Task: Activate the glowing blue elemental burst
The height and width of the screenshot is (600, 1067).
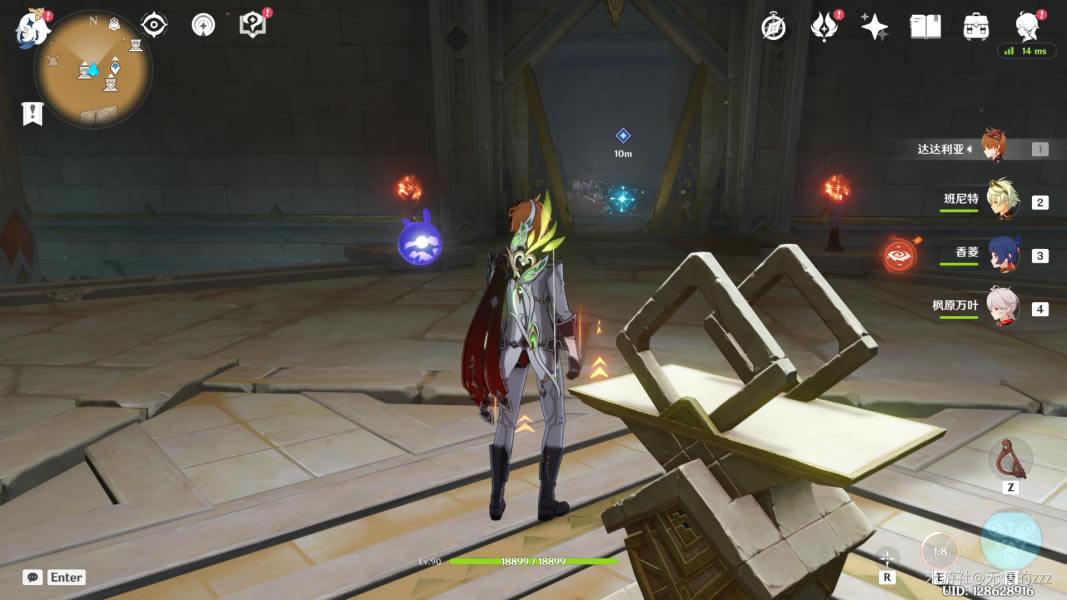Action: [x=1010, y=540]
